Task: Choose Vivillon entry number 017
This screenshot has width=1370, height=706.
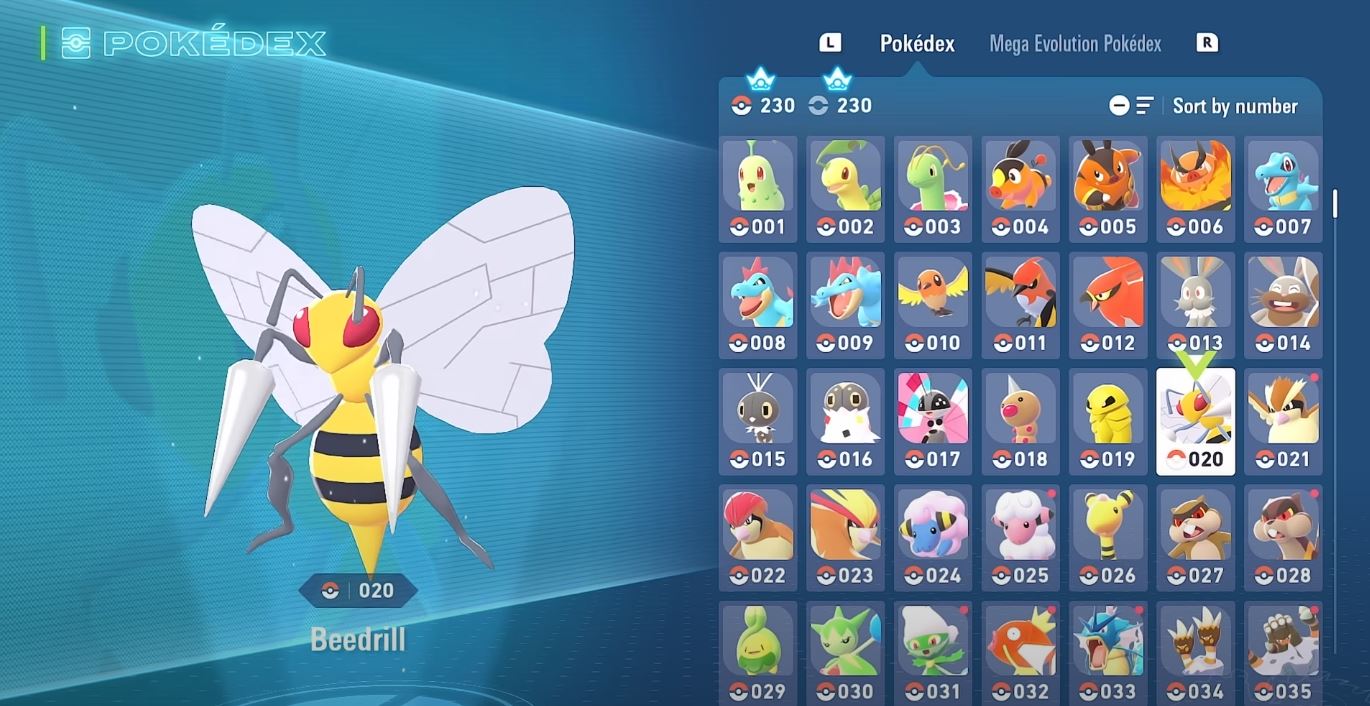Action: 933,421
